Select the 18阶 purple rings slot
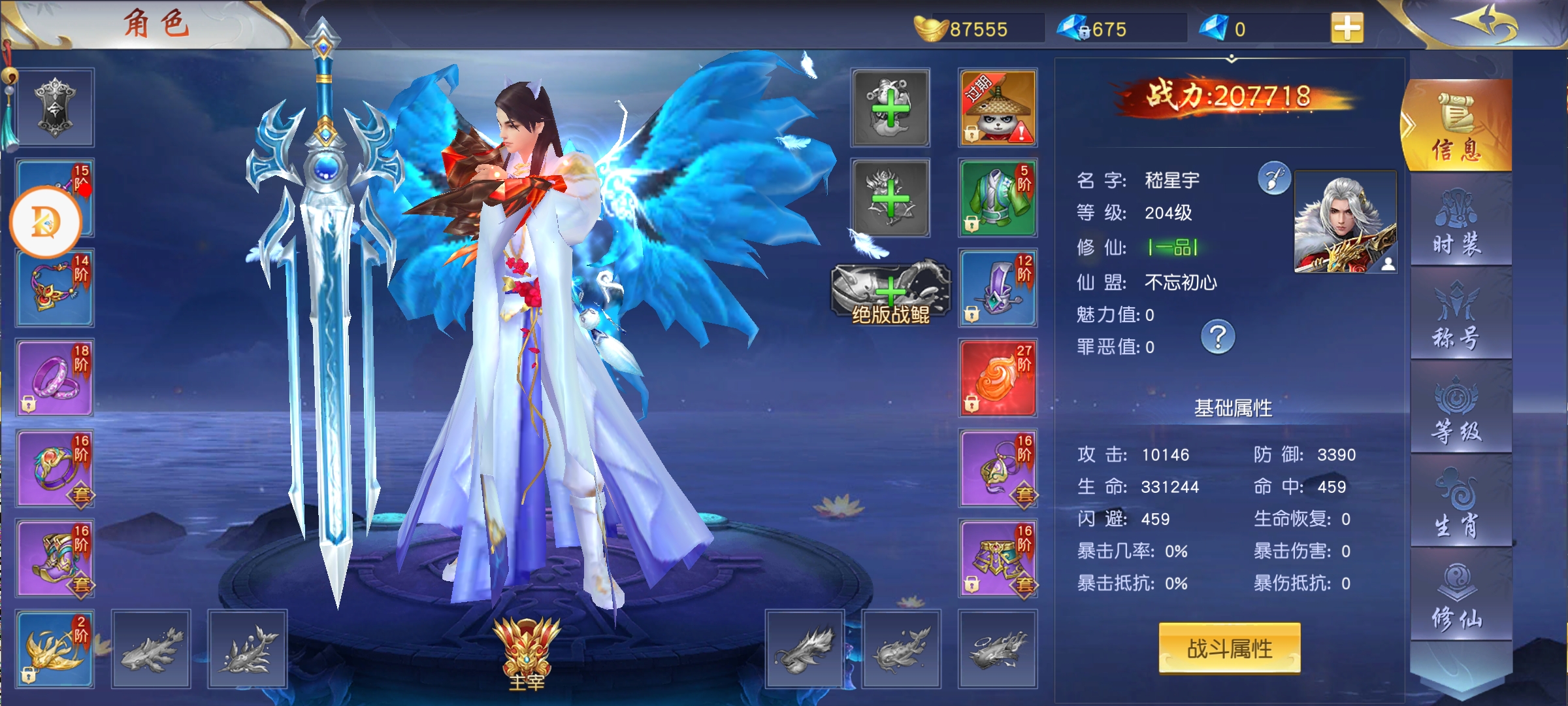The height and width of the screenshot is (706, 1568). 55,378
